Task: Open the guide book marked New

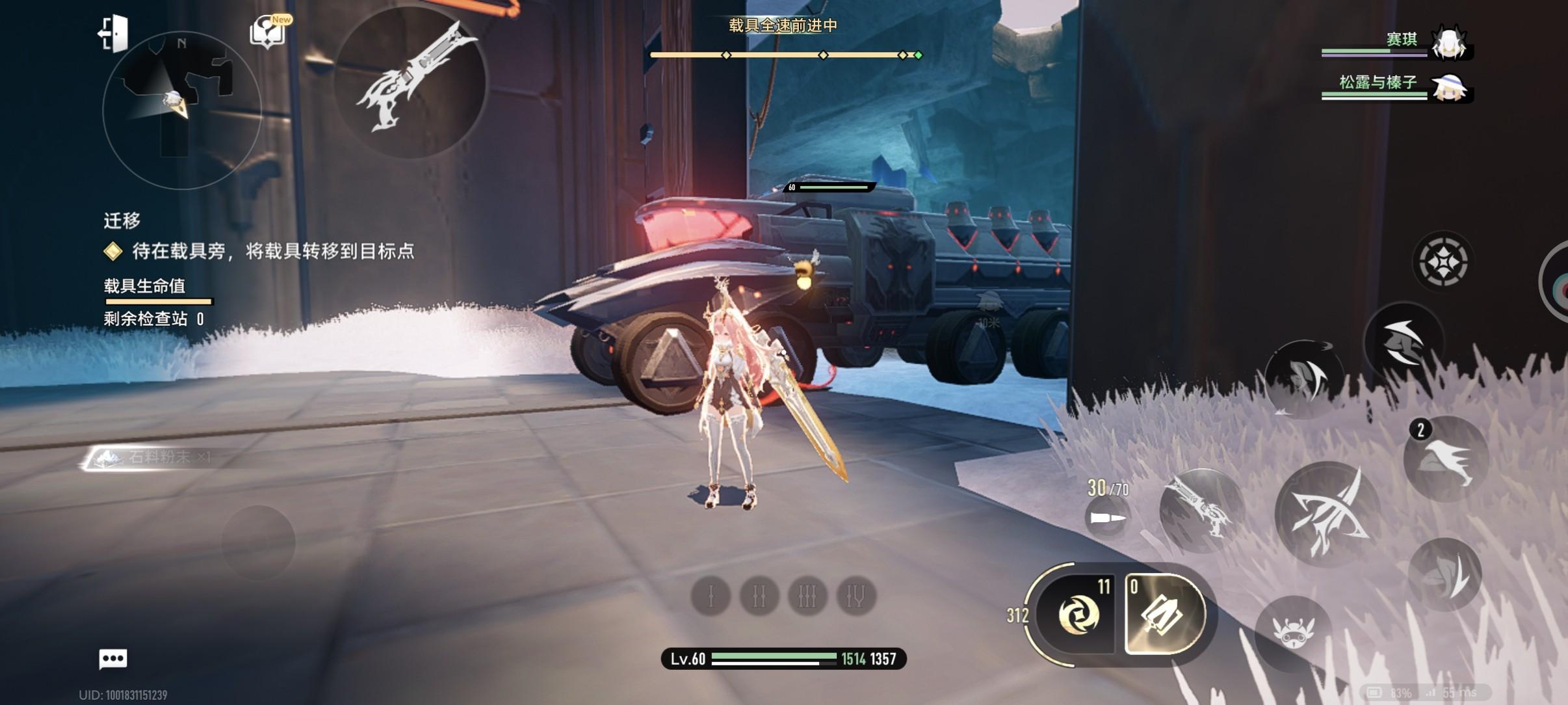Action: pyautogui.click(x=267, y=32)
